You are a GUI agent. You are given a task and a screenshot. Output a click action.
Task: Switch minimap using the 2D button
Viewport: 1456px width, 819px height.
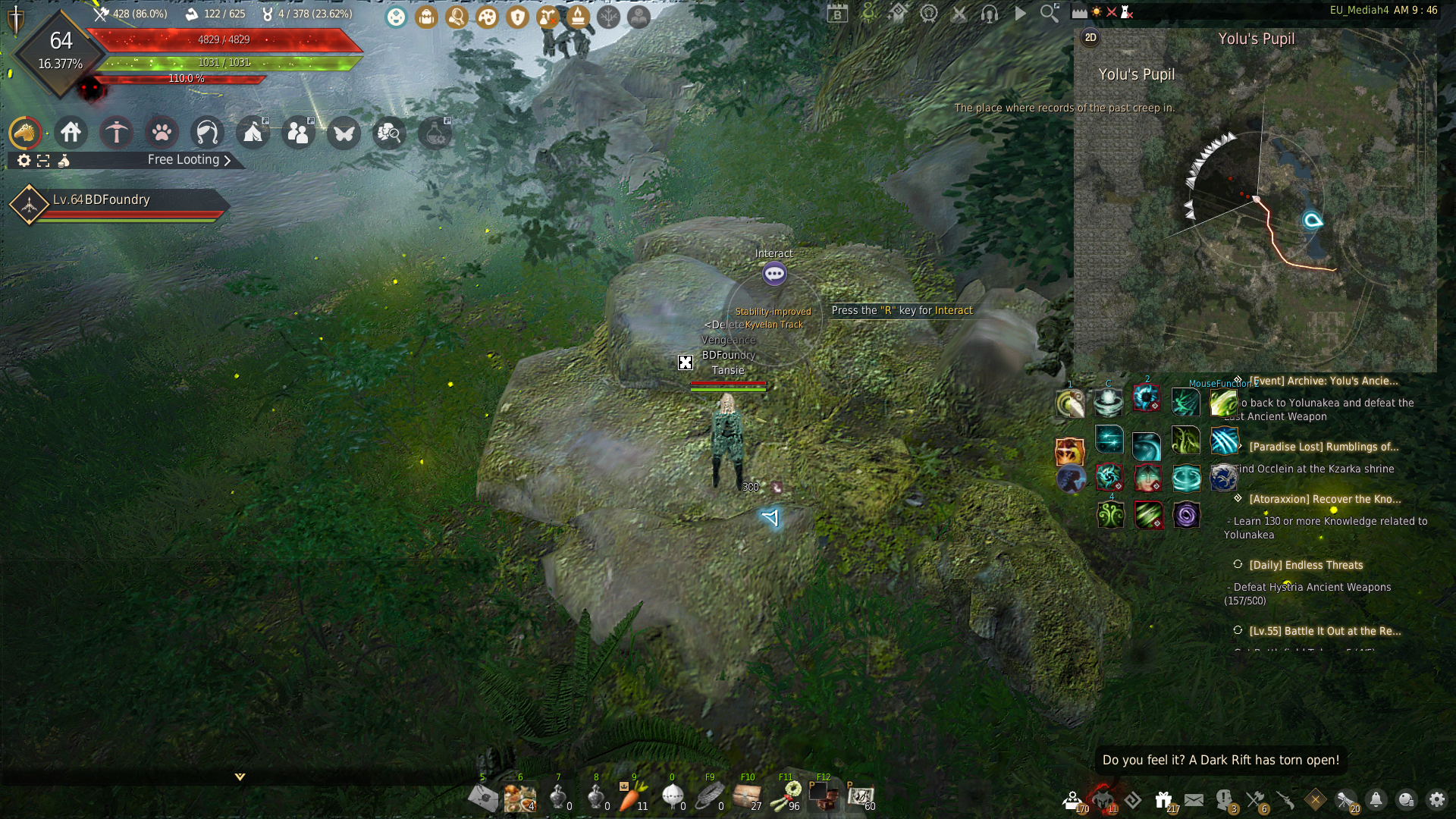tap(1090, 38)
